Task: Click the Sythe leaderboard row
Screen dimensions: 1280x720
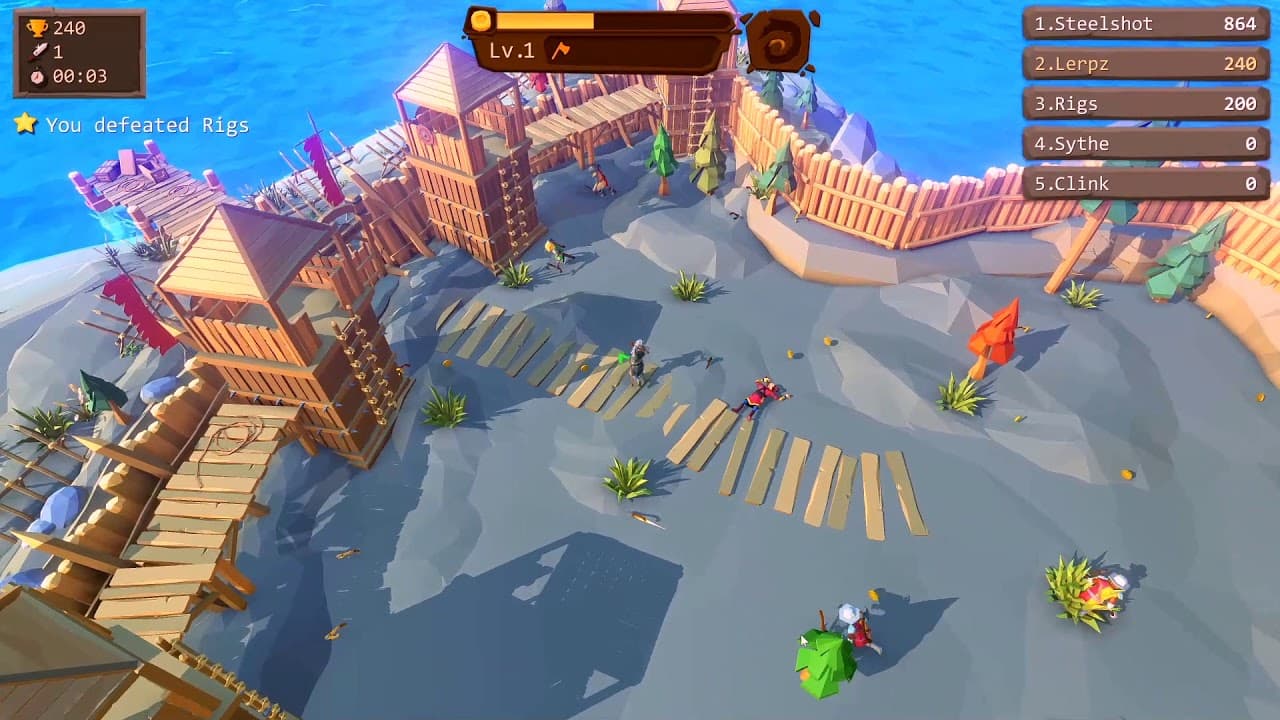Action: 1143,143
